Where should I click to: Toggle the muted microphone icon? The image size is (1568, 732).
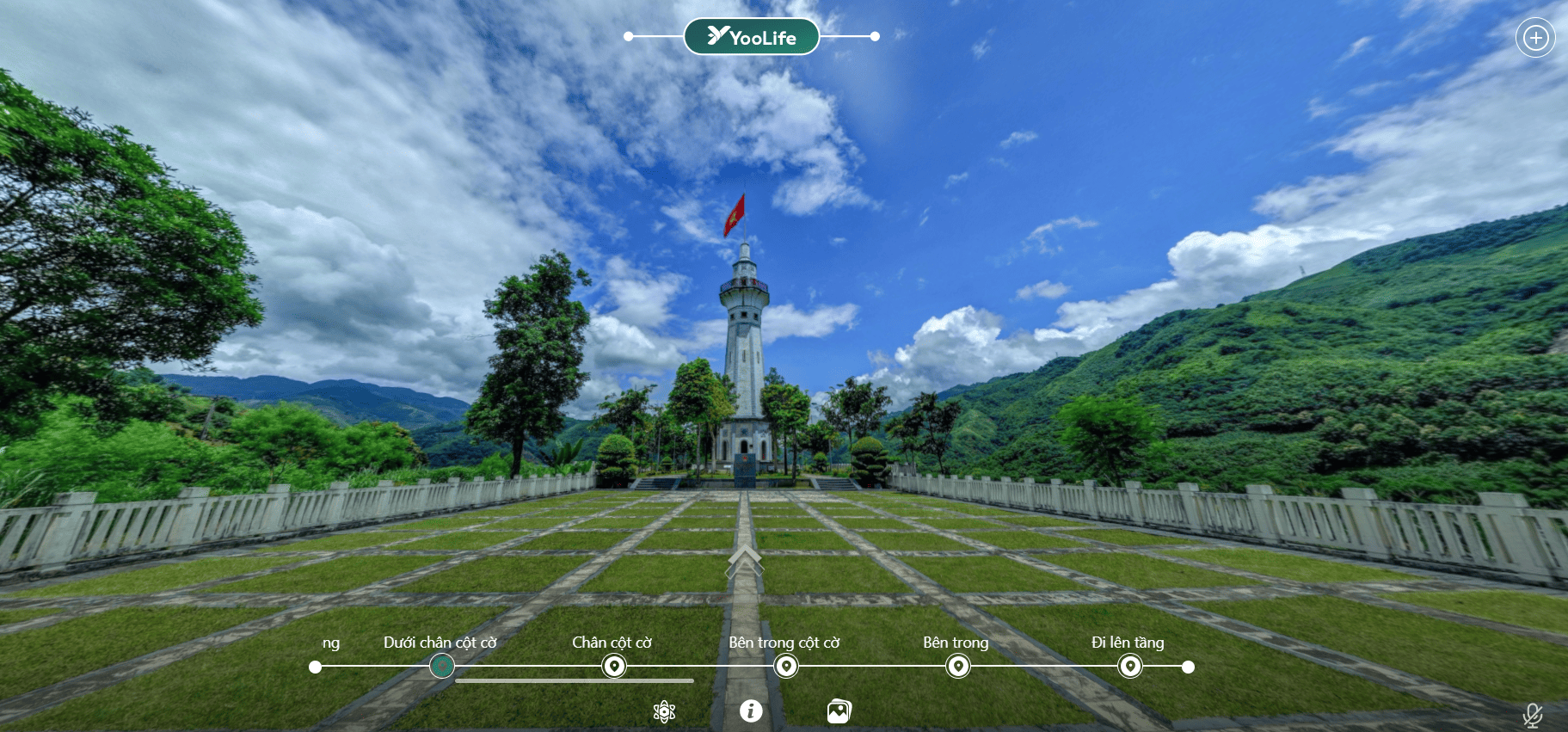click(1532, 715)
